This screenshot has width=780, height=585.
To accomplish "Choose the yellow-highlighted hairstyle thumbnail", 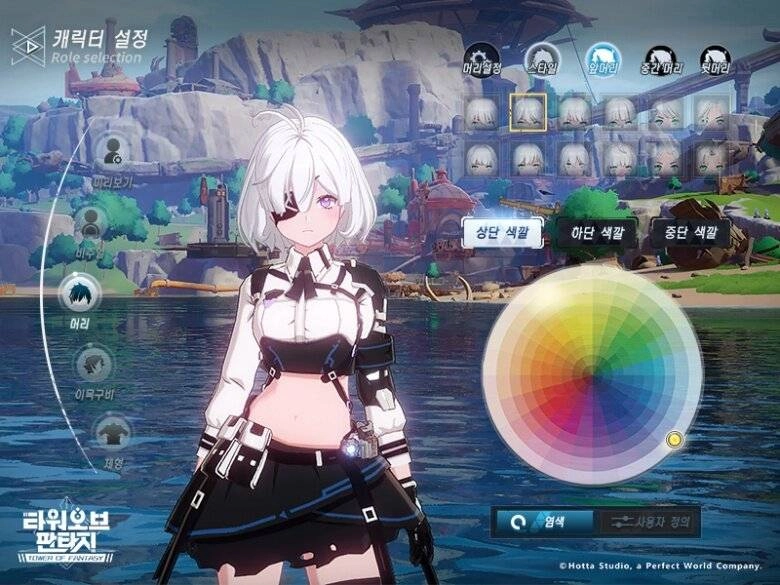I will coord(528,112).
